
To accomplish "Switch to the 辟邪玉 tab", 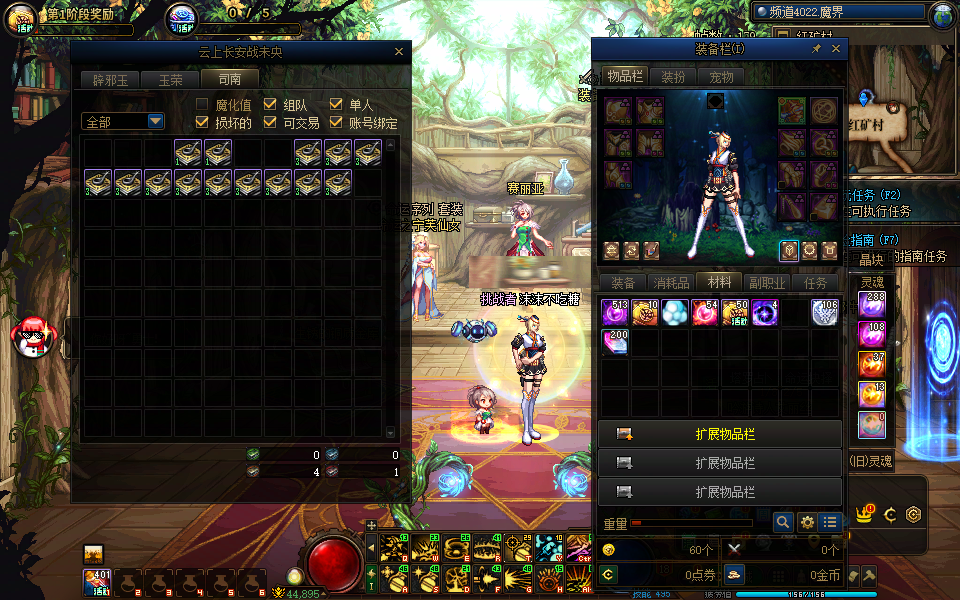I will (x=111, y=79).
